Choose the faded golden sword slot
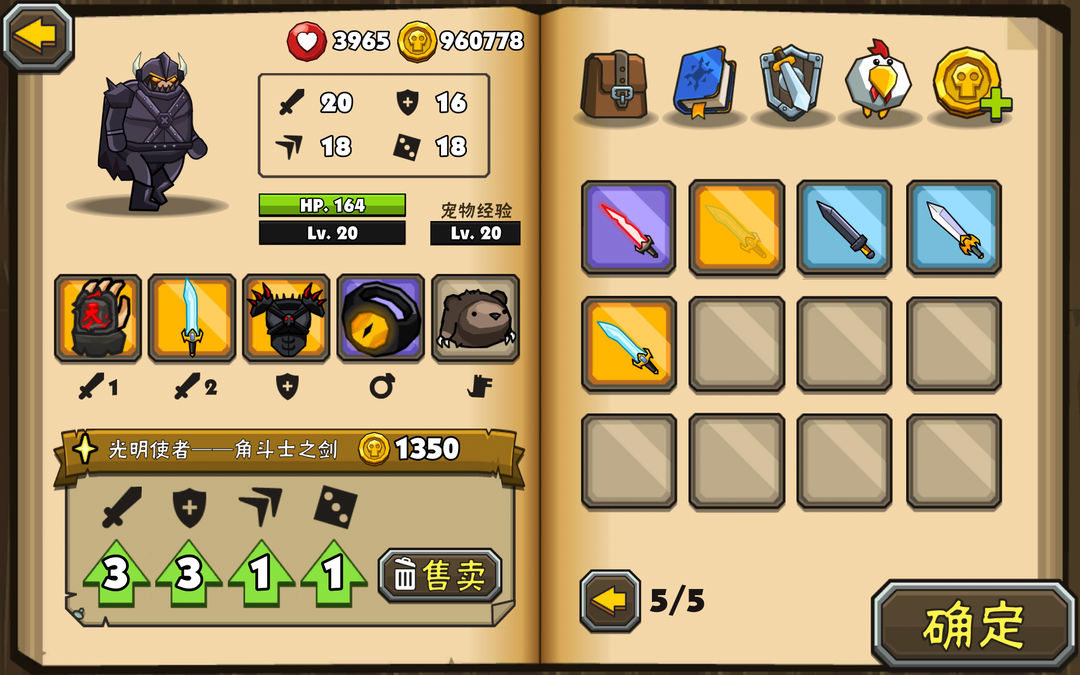 click(736, 227)
